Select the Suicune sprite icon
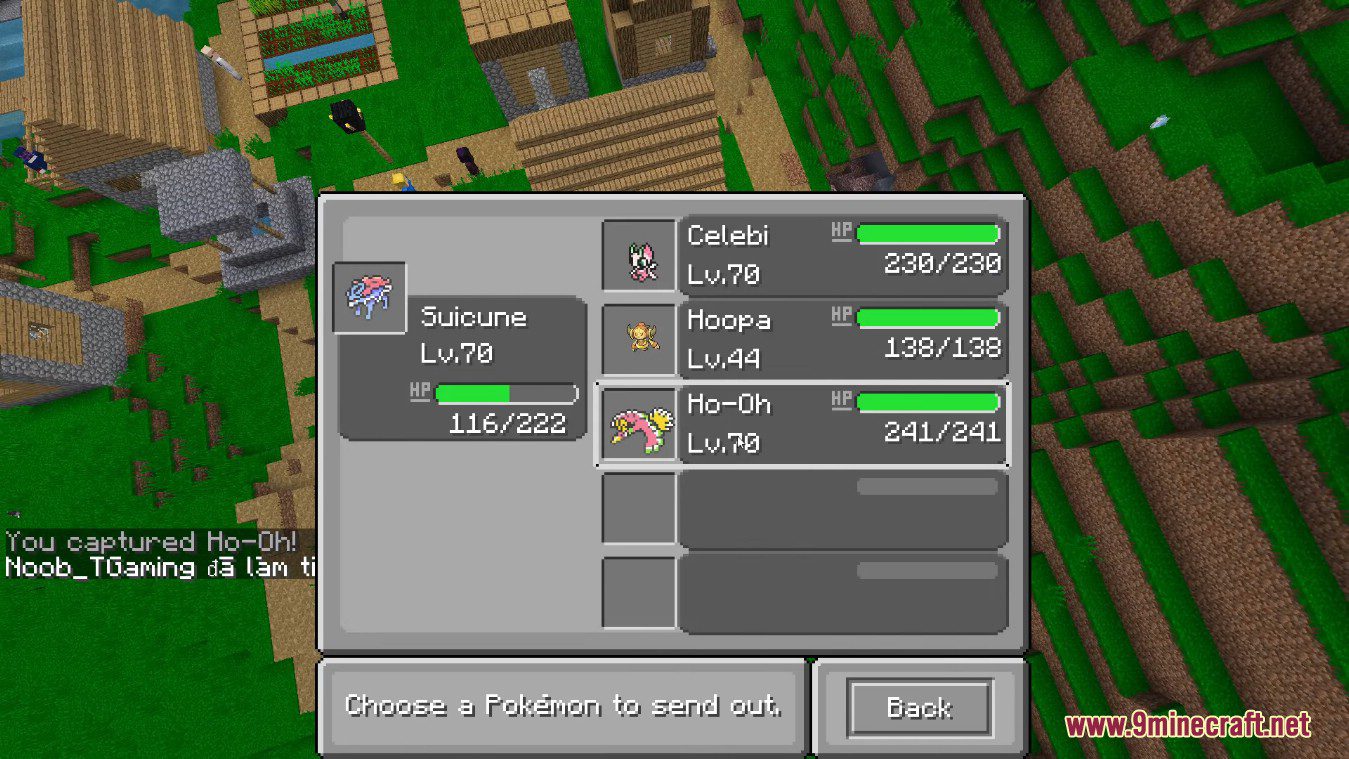1349x759 pixels. point(368,296)
